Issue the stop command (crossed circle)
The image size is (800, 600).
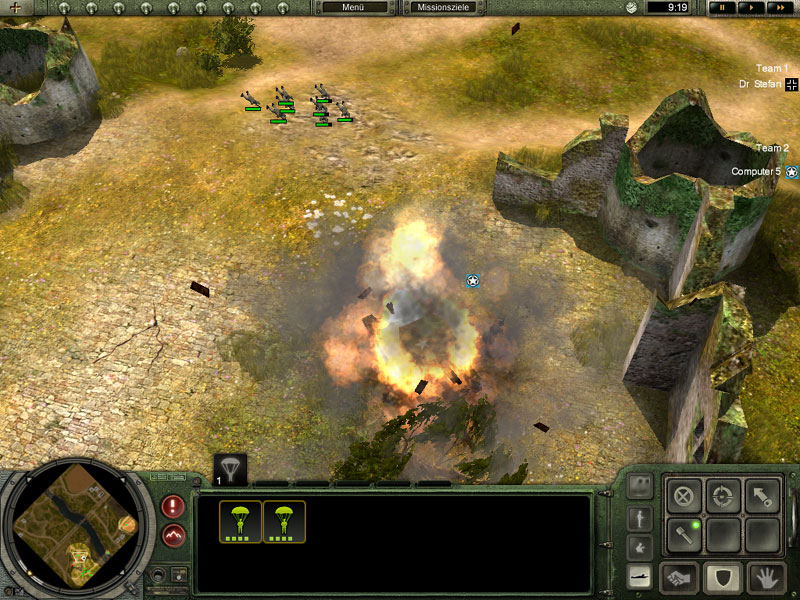[684, 495]
